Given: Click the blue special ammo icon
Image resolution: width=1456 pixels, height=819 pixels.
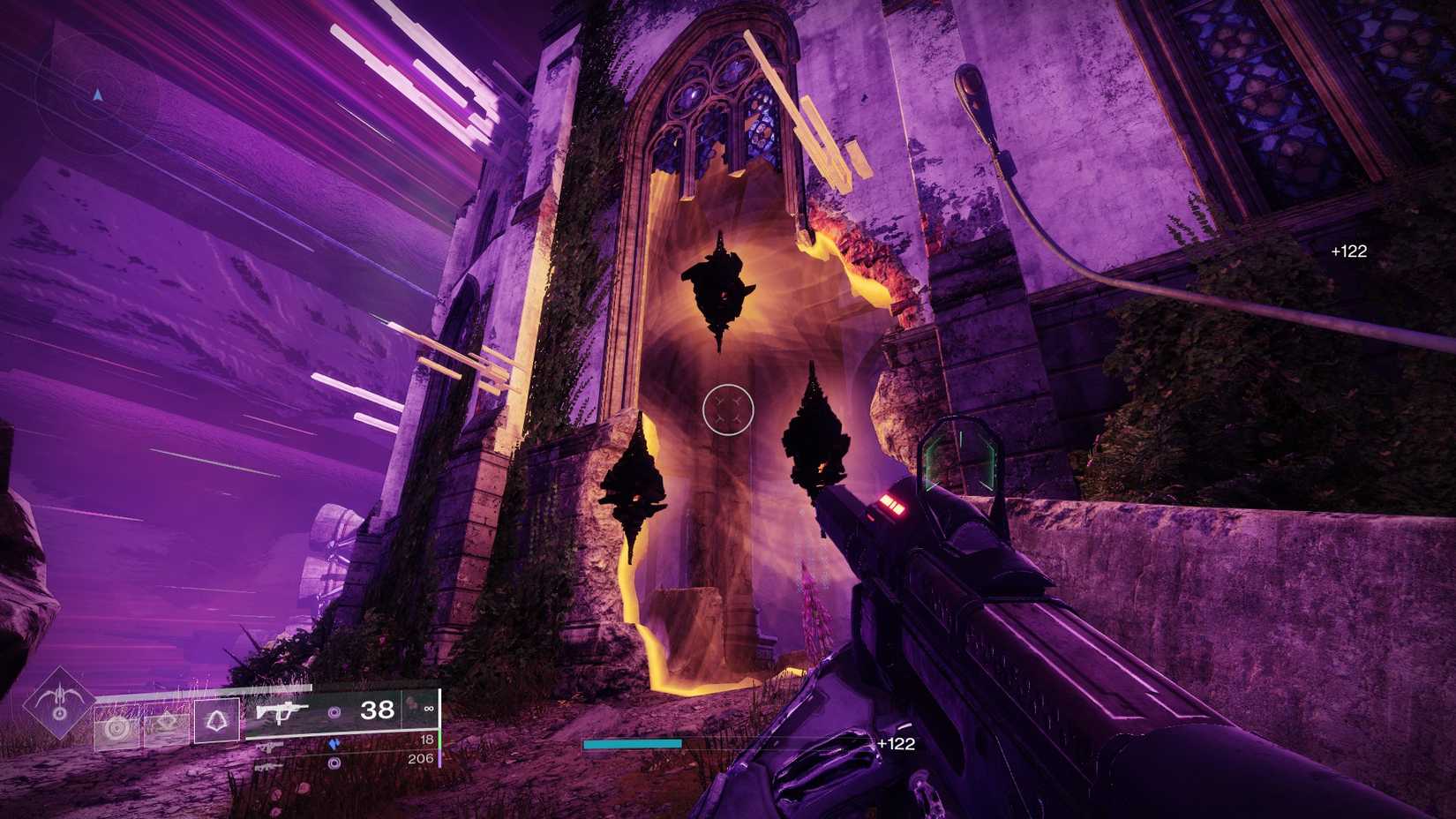Looking at the screenshot, I should (334, 744).
